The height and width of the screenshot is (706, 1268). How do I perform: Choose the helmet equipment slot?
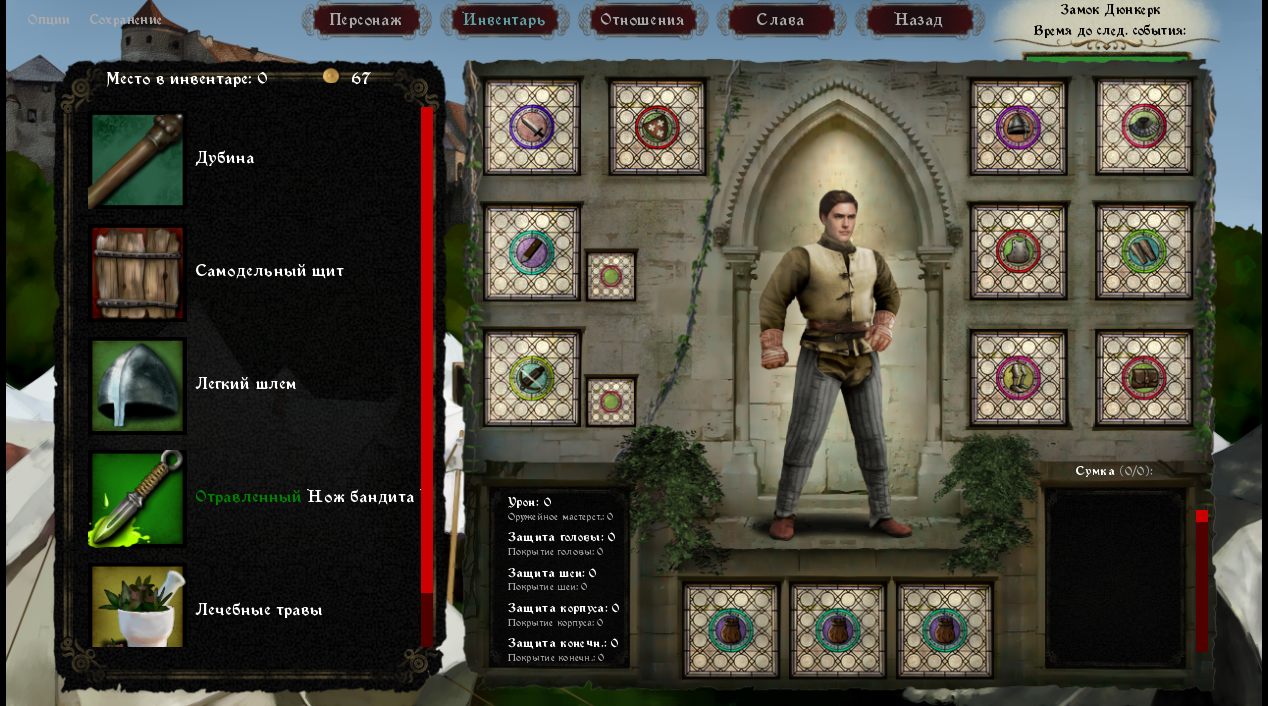tap(1018, 127)
